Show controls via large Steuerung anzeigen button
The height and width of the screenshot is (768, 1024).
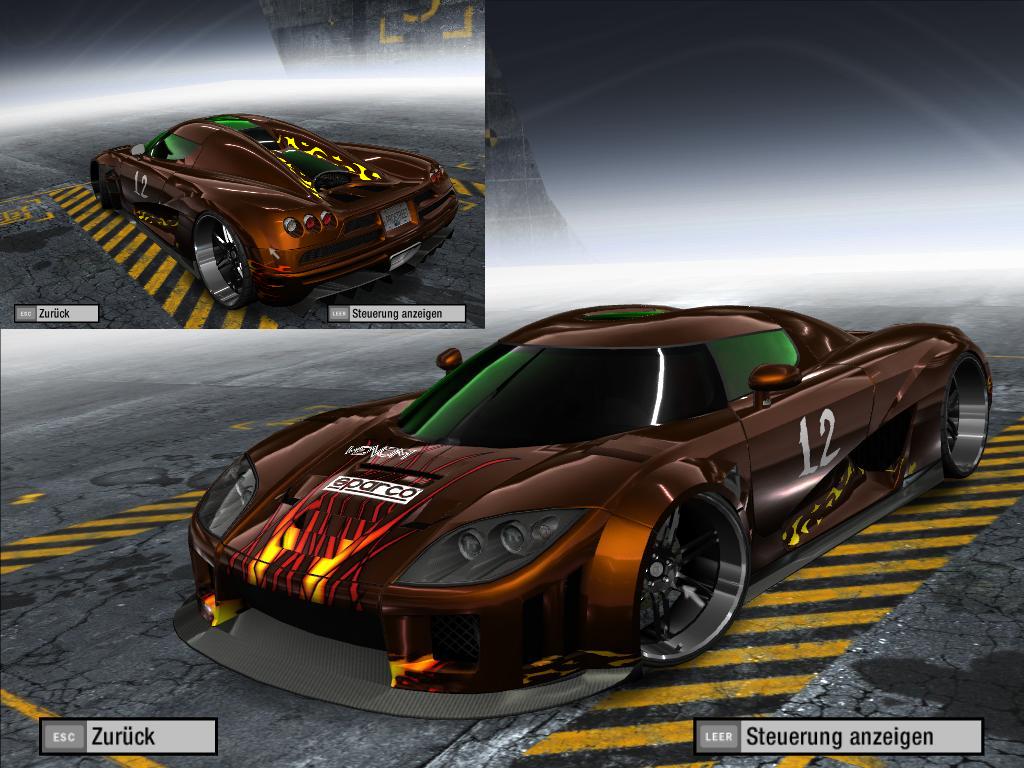(x=838, y=737)
